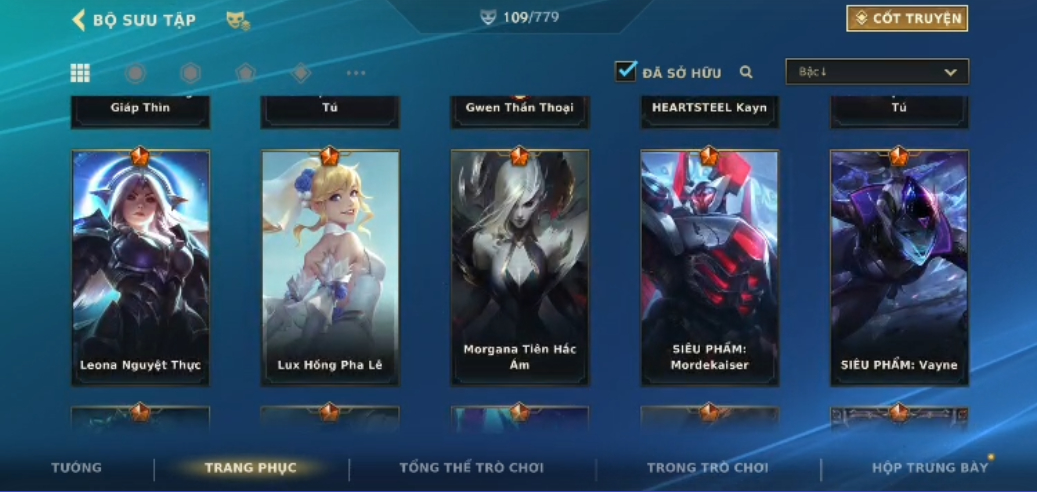1037x492 pixels.
Task: Go back from Bộ Sưu Tập
Action: (79, 20)
